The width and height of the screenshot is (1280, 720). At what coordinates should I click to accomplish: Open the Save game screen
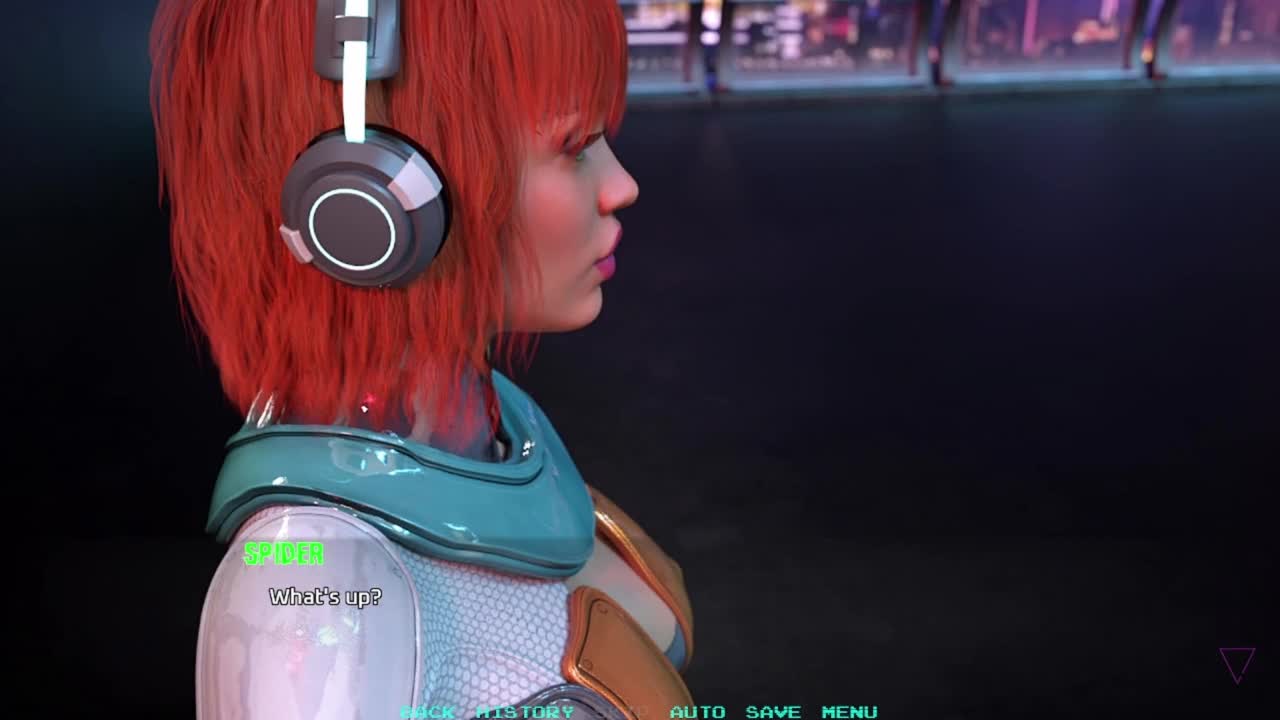pos(773,711)
